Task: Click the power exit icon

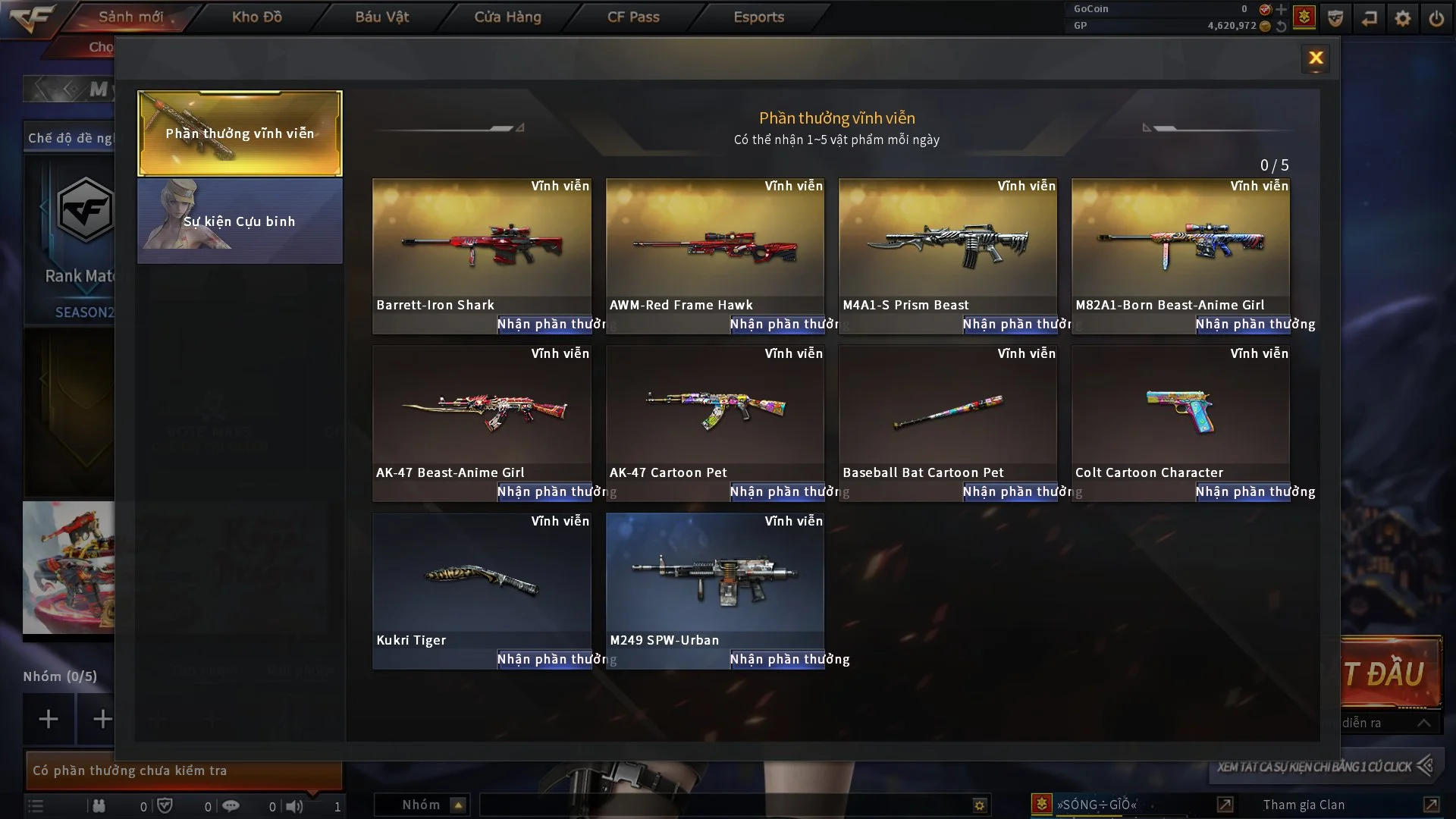Action: pyautogui.click(x=1436, y=18)
